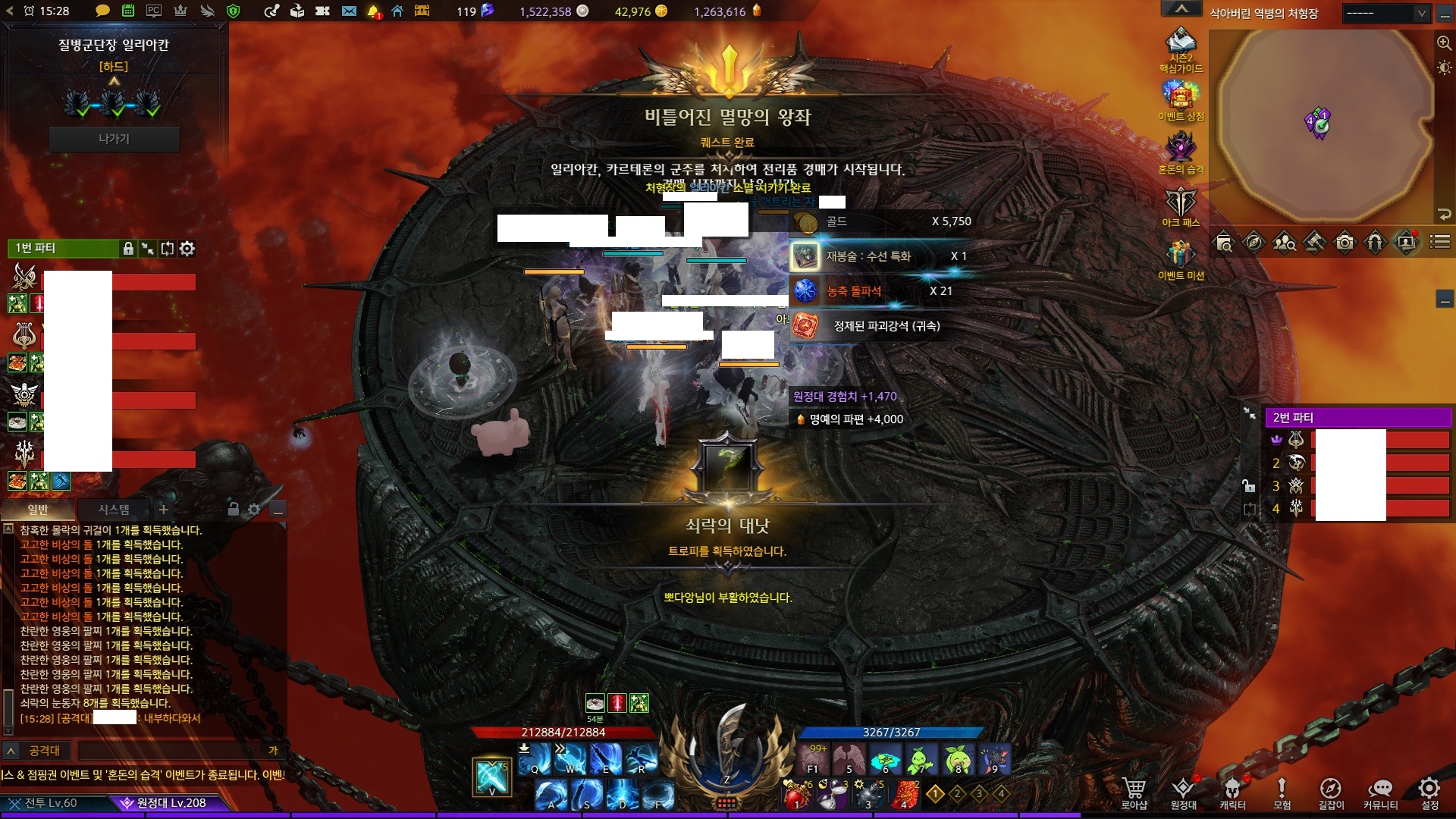Add a new chat tab with plus
This screenshot has width=1456, height=819.
(x=163, y=510)
